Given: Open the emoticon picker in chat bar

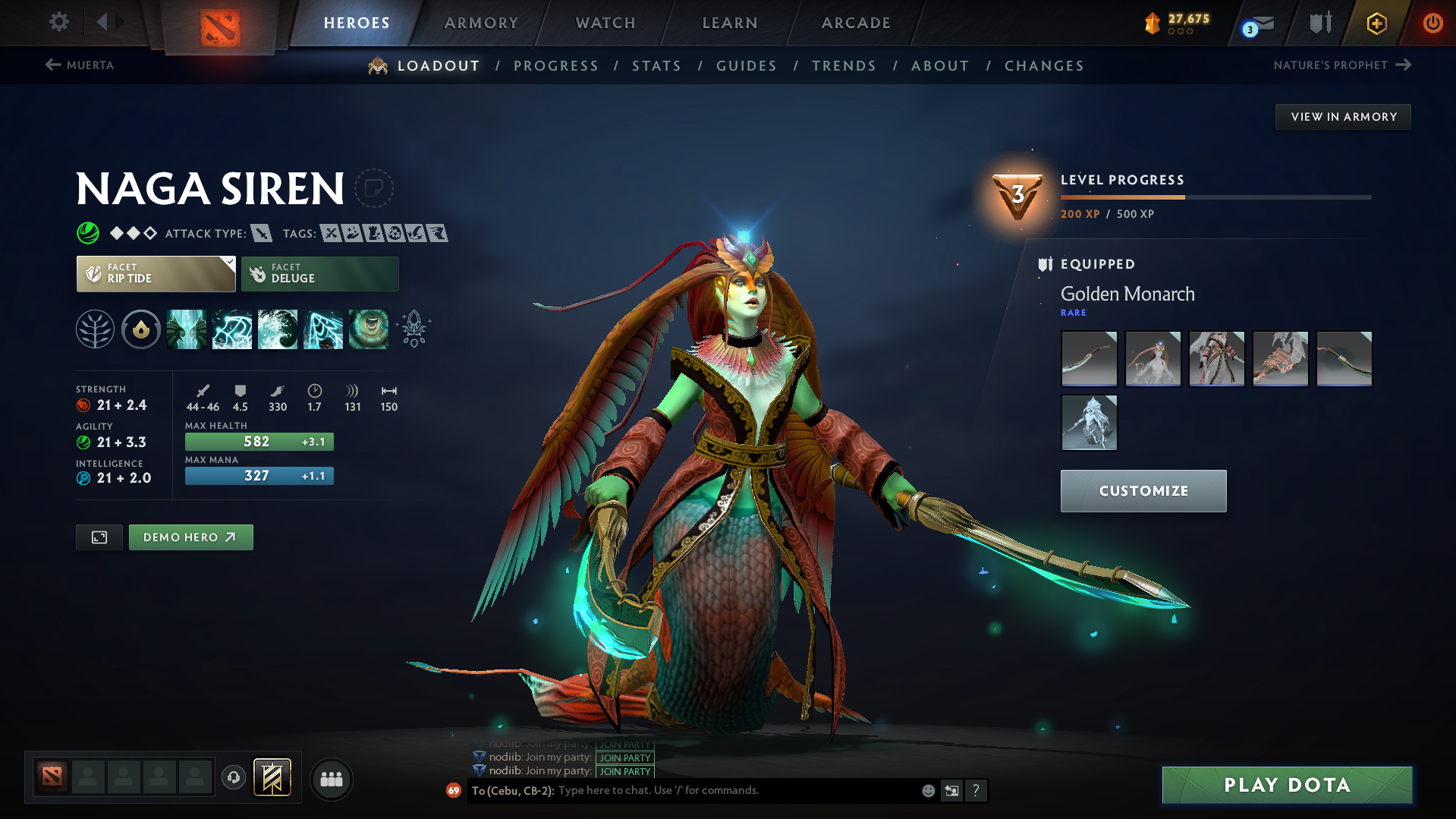Looking at the screenshot, I should 927,790.
